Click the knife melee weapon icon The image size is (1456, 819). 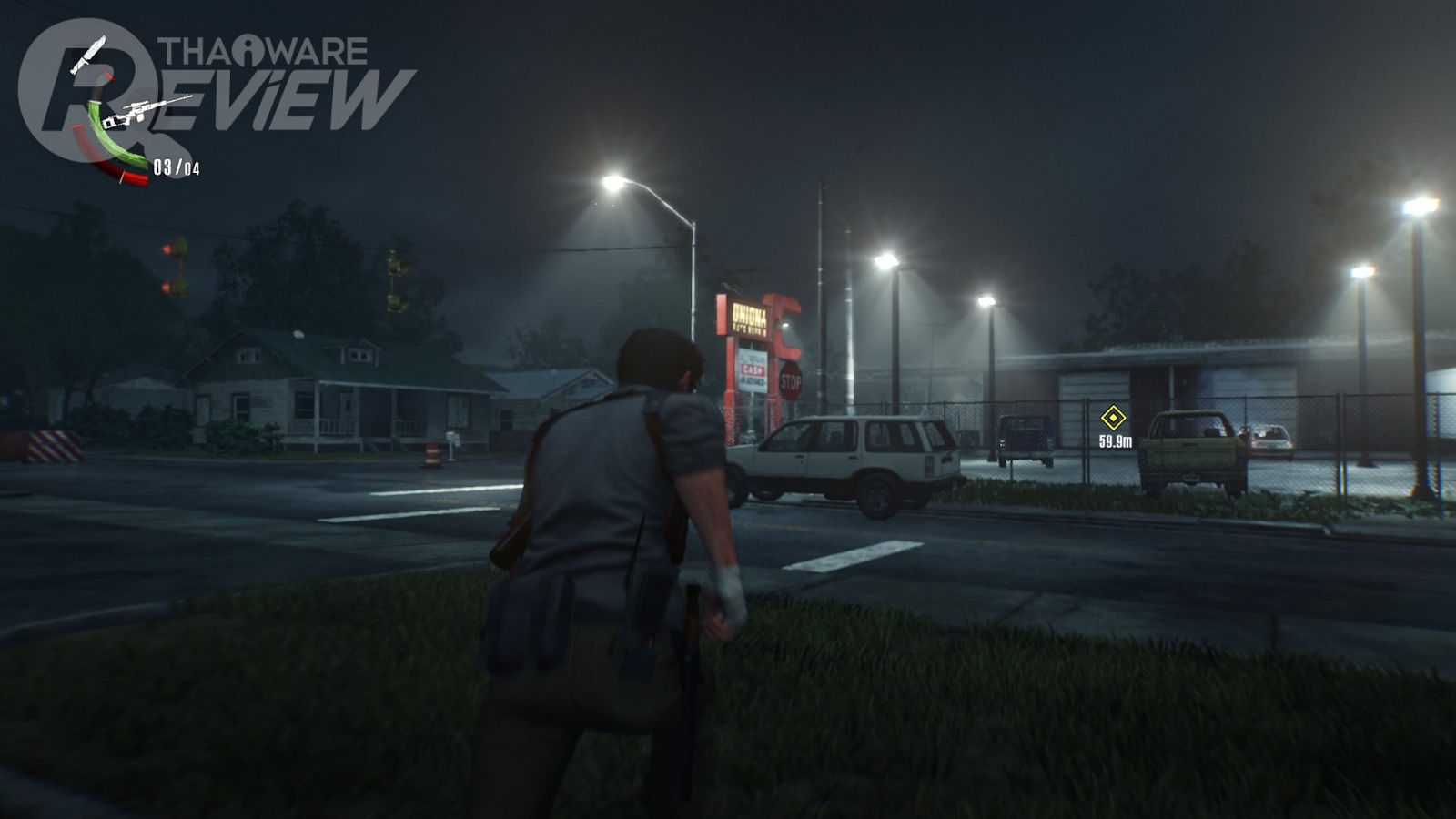[x=88, y=55]
